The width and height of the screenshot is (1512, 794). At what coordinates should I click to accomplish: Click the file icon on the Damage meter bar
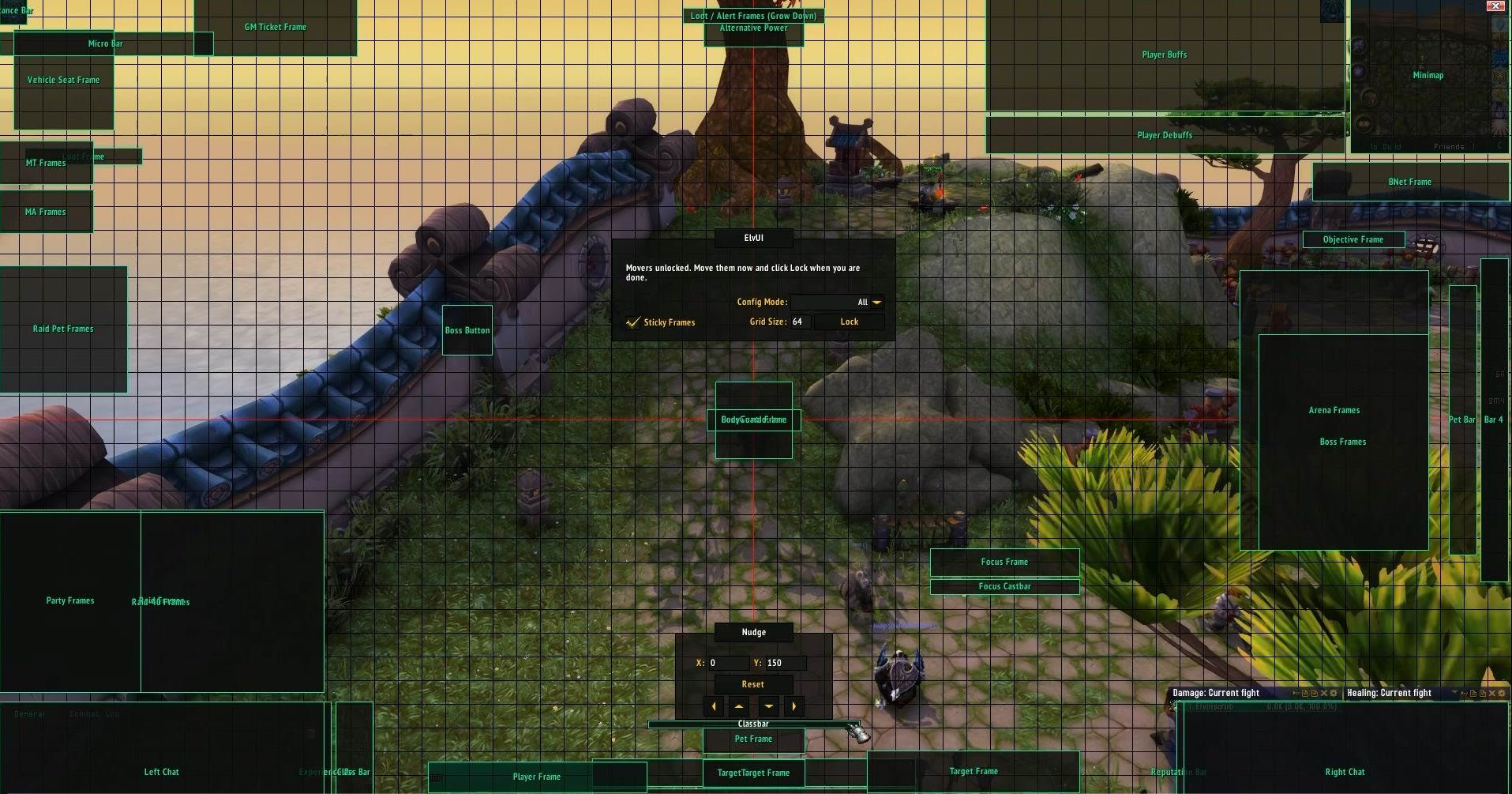coord(1305,693)
